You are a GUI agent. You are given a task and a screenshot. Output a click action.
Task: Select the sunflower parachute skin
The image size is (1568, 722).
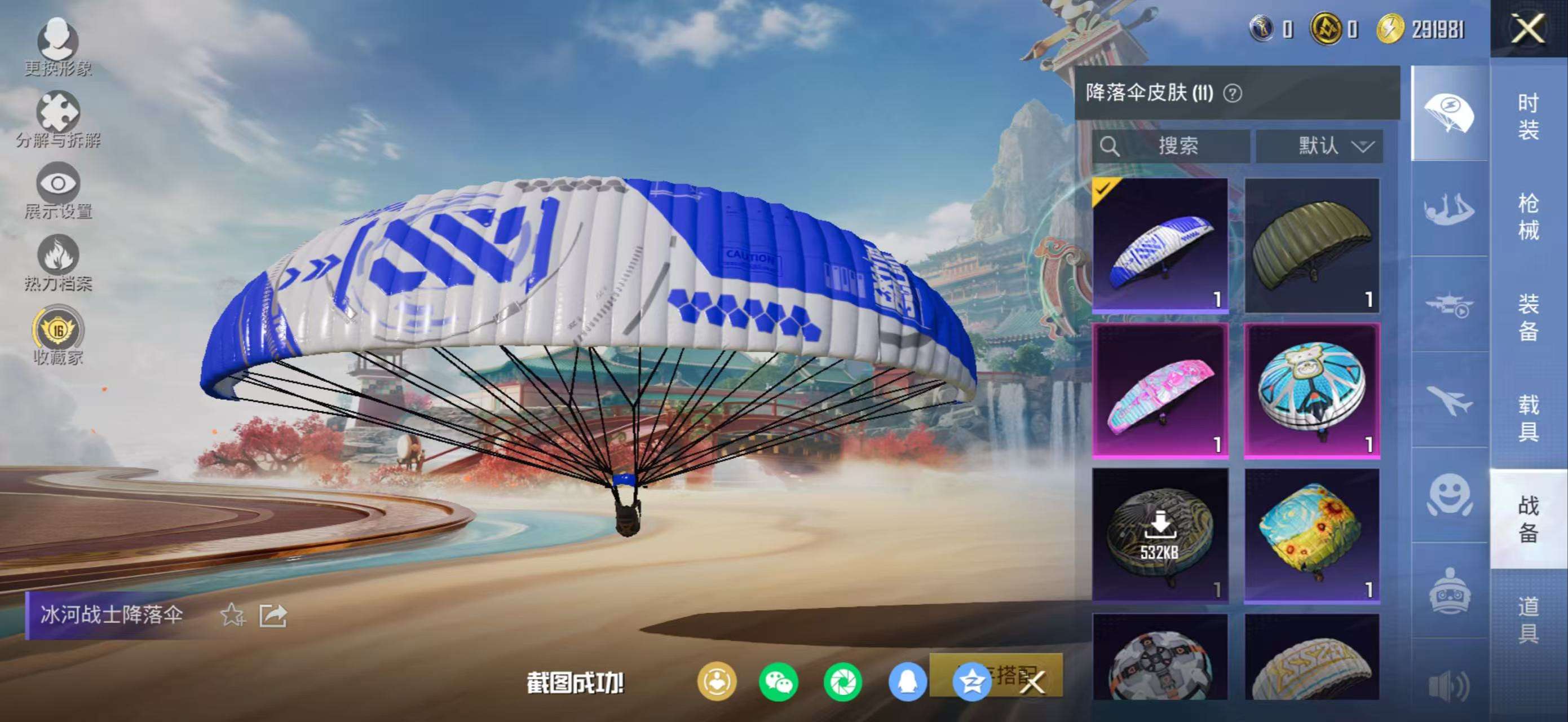pyautogui.click(x=1311, y=535)
